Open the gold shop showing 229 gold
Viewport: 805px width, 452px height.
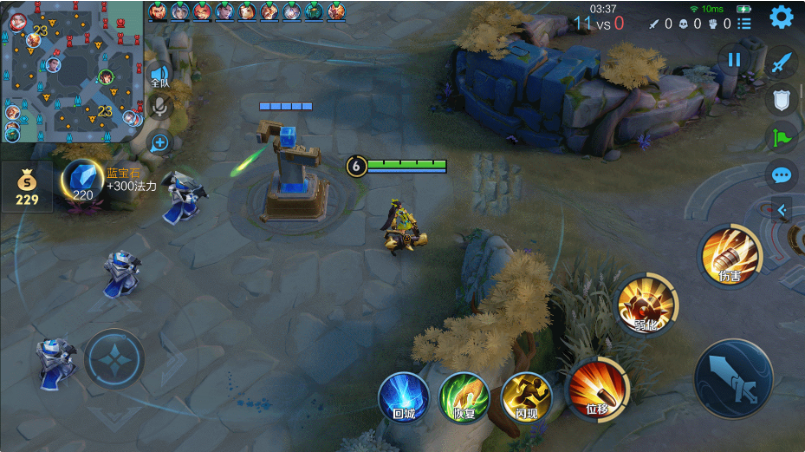click(25, 187)
